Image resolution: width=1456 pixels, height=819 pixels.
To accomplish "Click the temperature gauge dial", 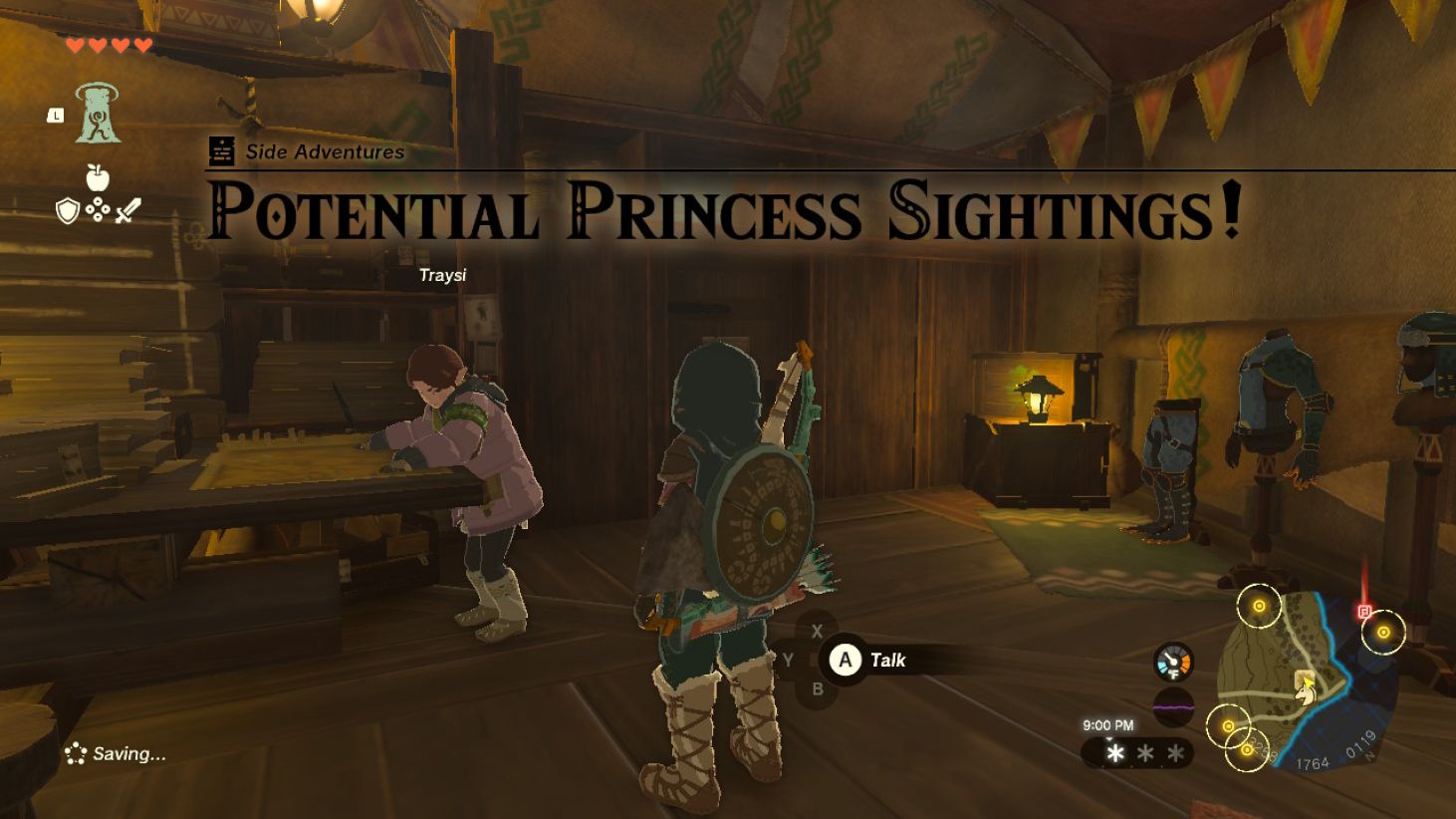I will (x=1172, y=660).
